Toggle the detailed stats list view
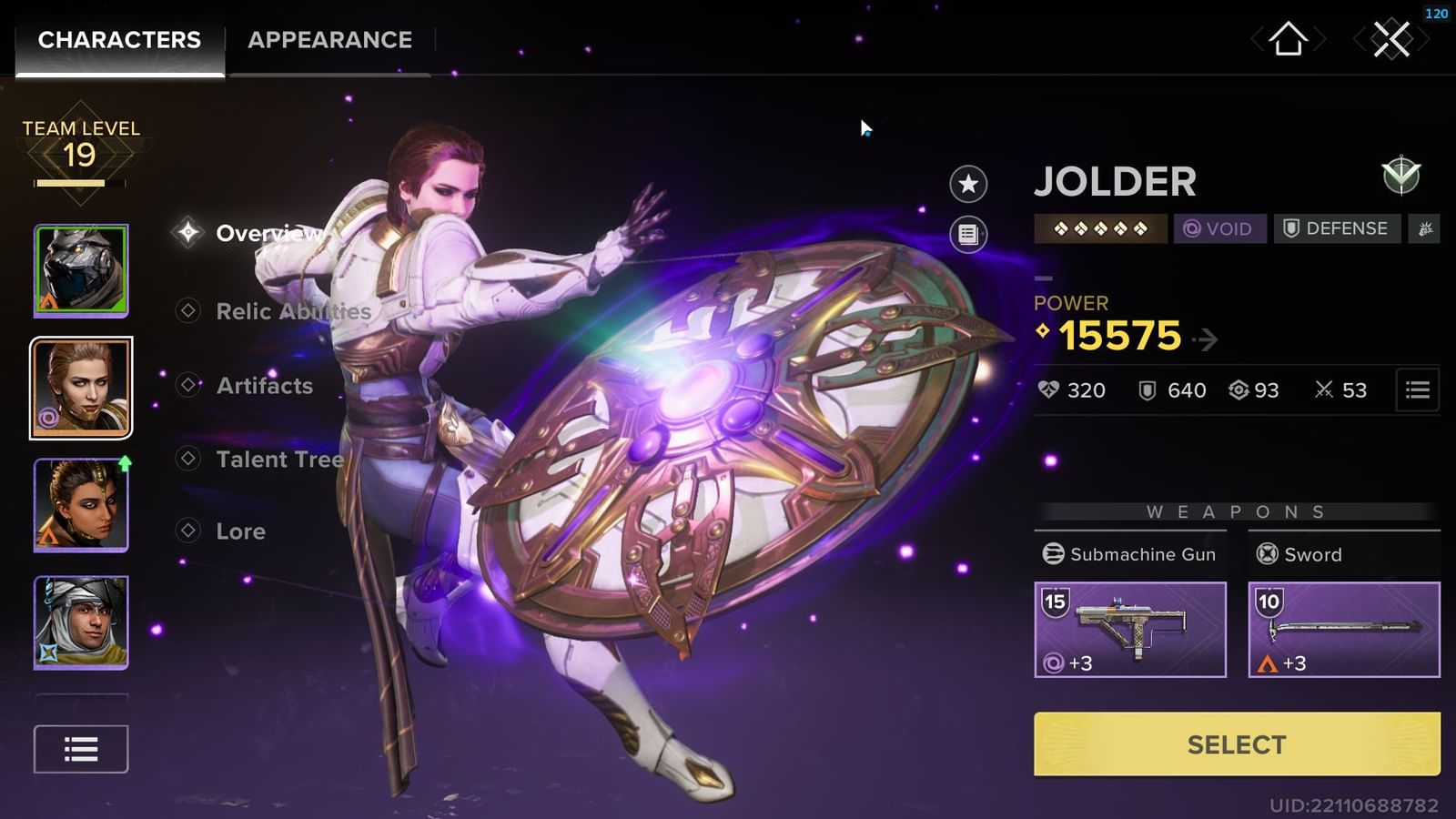The height and width of the screenshot is (819, 1456). [x=1416, y=389]
